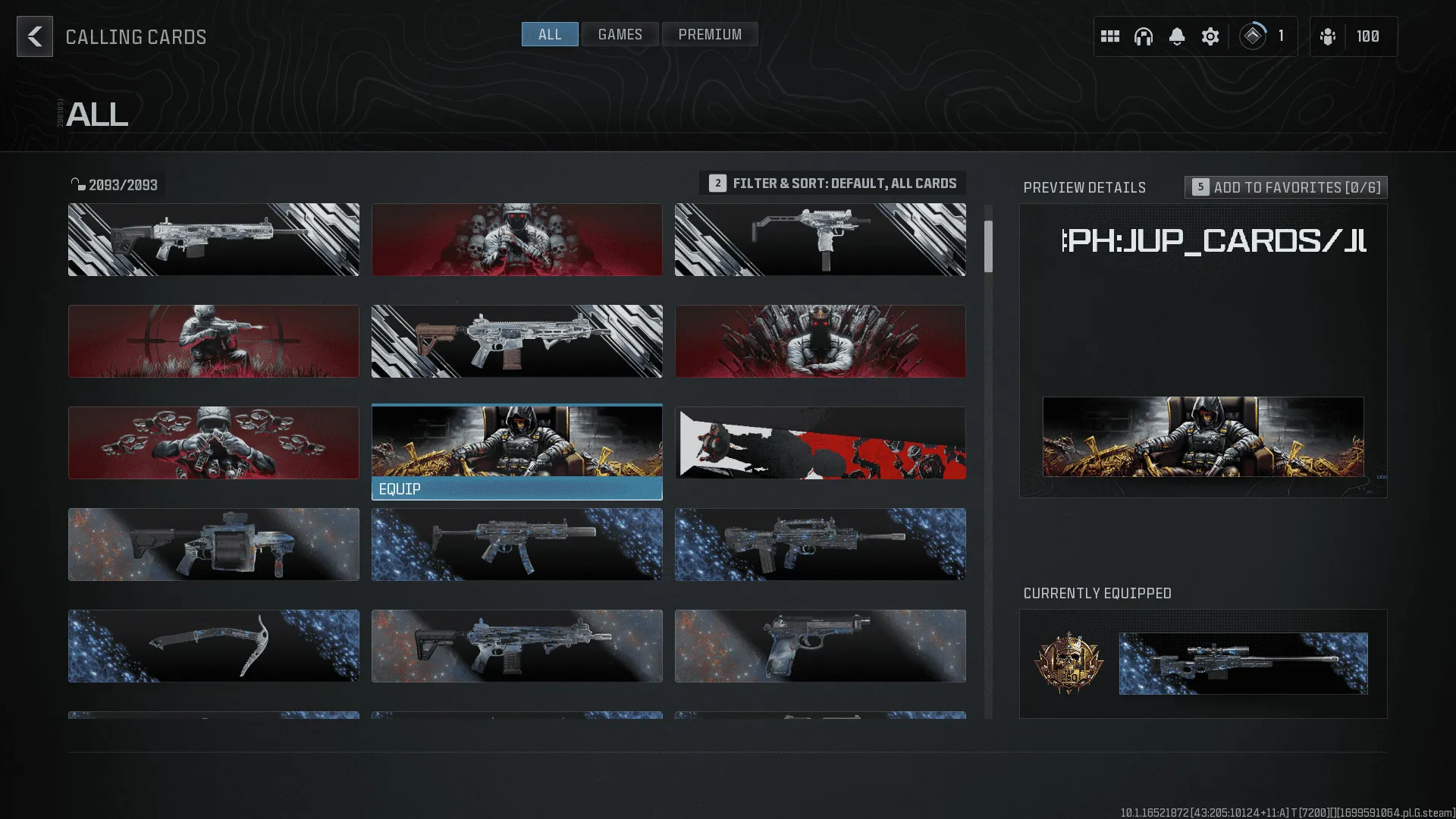Open the social party icon

coord(1328,36)
